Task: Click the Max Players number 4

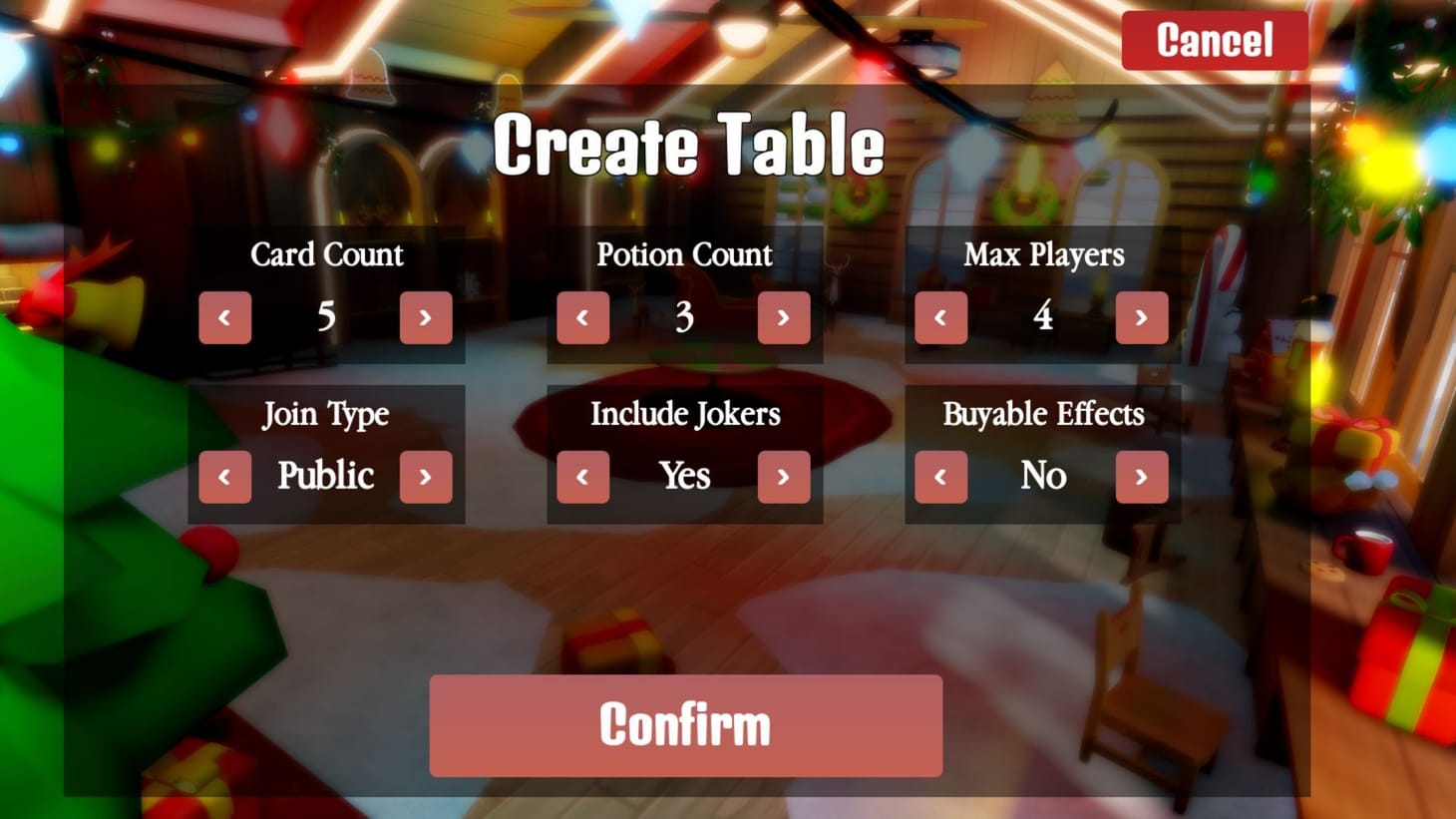Action: click(x=1042, y=317)
